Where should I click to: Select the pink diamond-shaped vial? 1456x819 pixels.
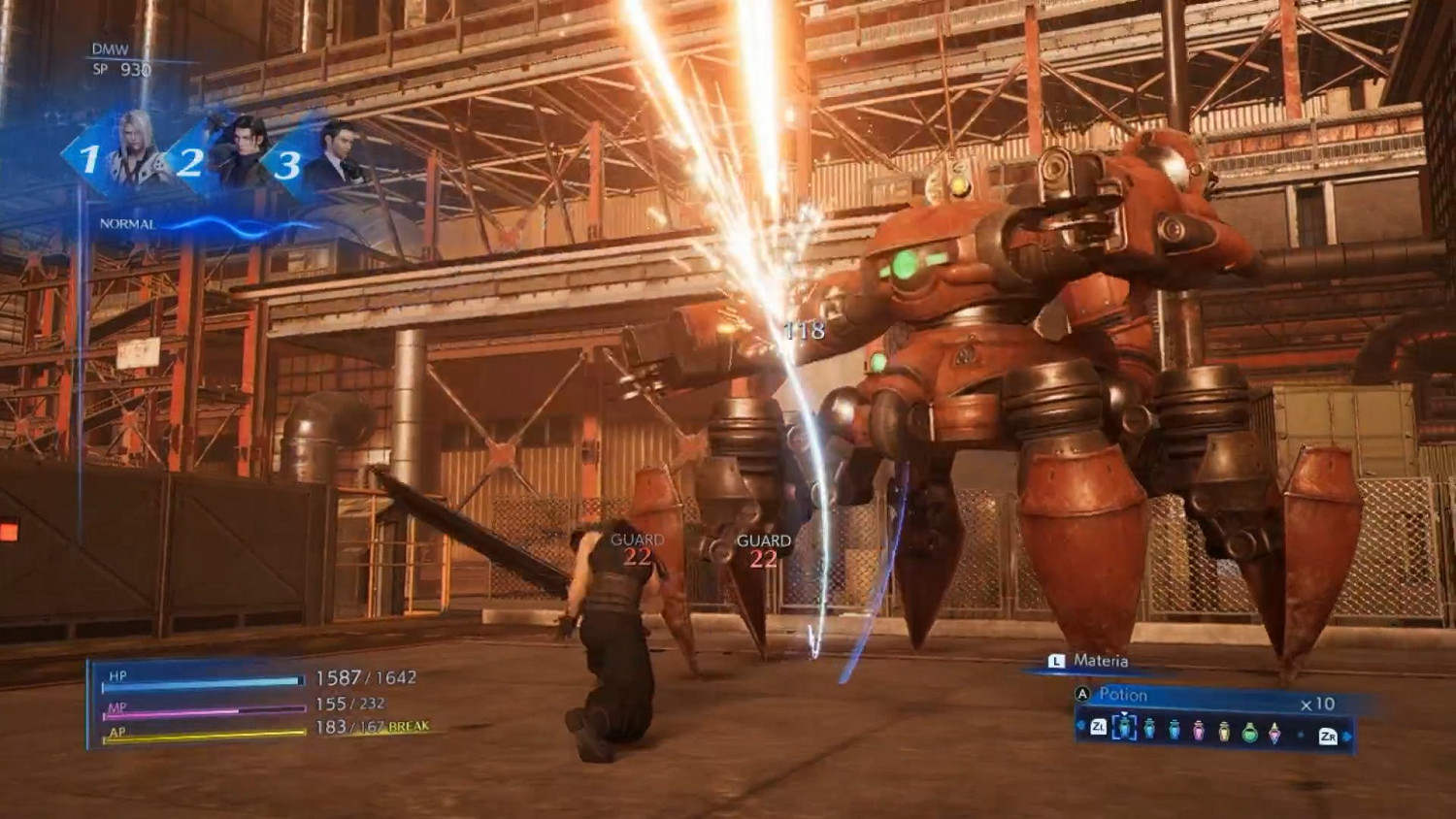(x=1275, y=734)
